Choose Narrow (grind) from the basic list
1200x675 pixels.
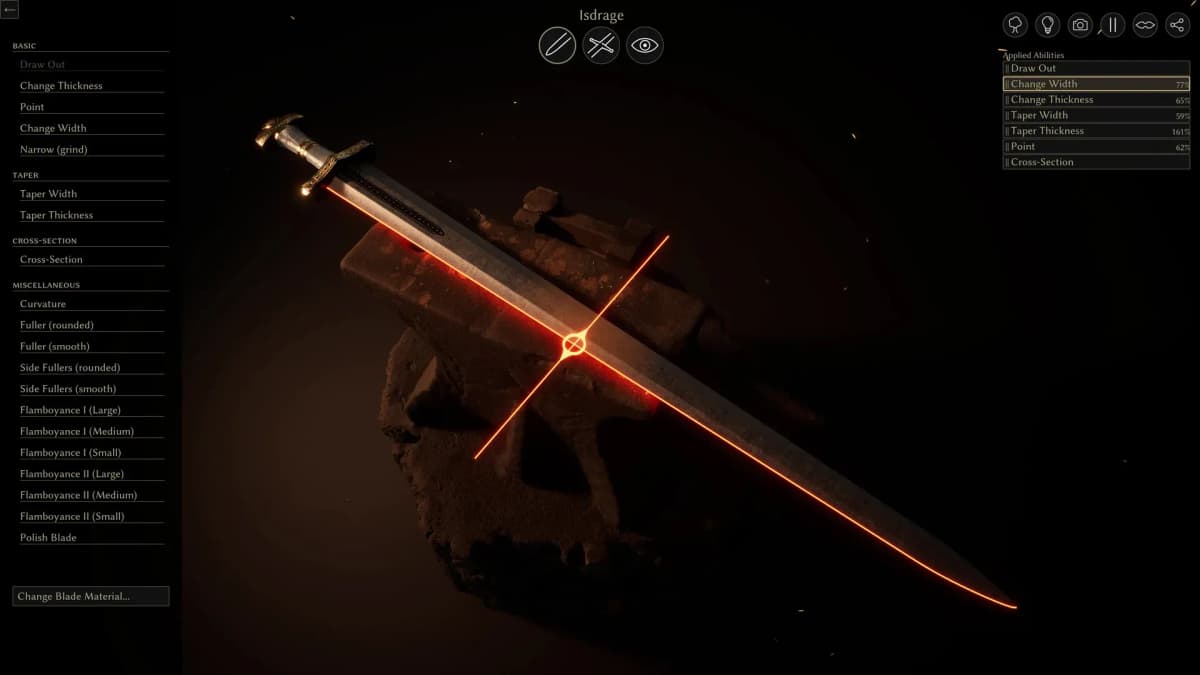(54, 150)
